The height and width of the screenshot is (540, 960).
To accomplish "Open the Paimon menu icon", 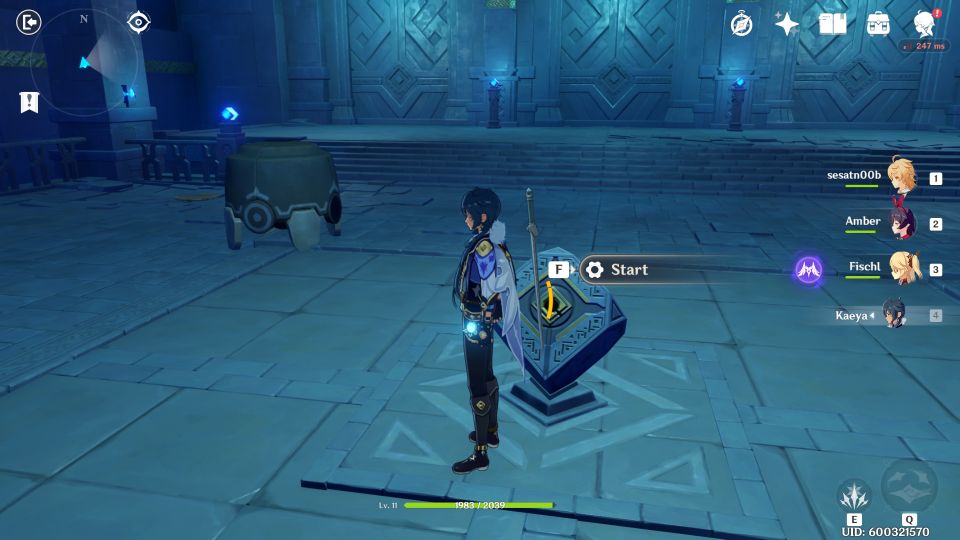I will pos(925,24).
